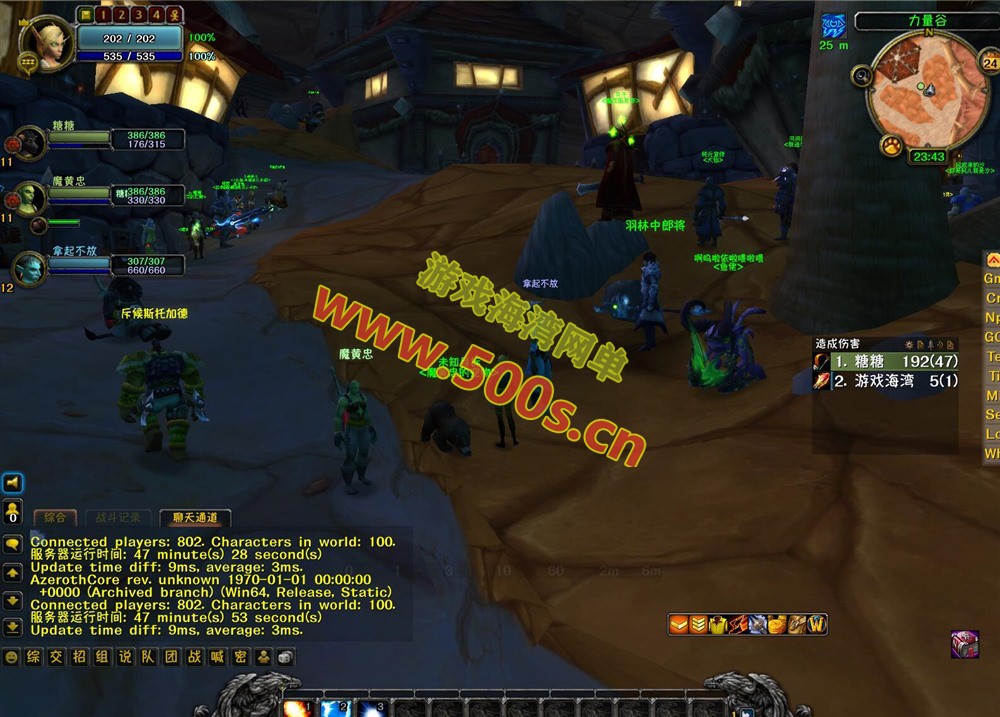The height and width of the screenshot is (717, 1000).
Task: Select the 密 whisper channel button
Action: (241, 657)
